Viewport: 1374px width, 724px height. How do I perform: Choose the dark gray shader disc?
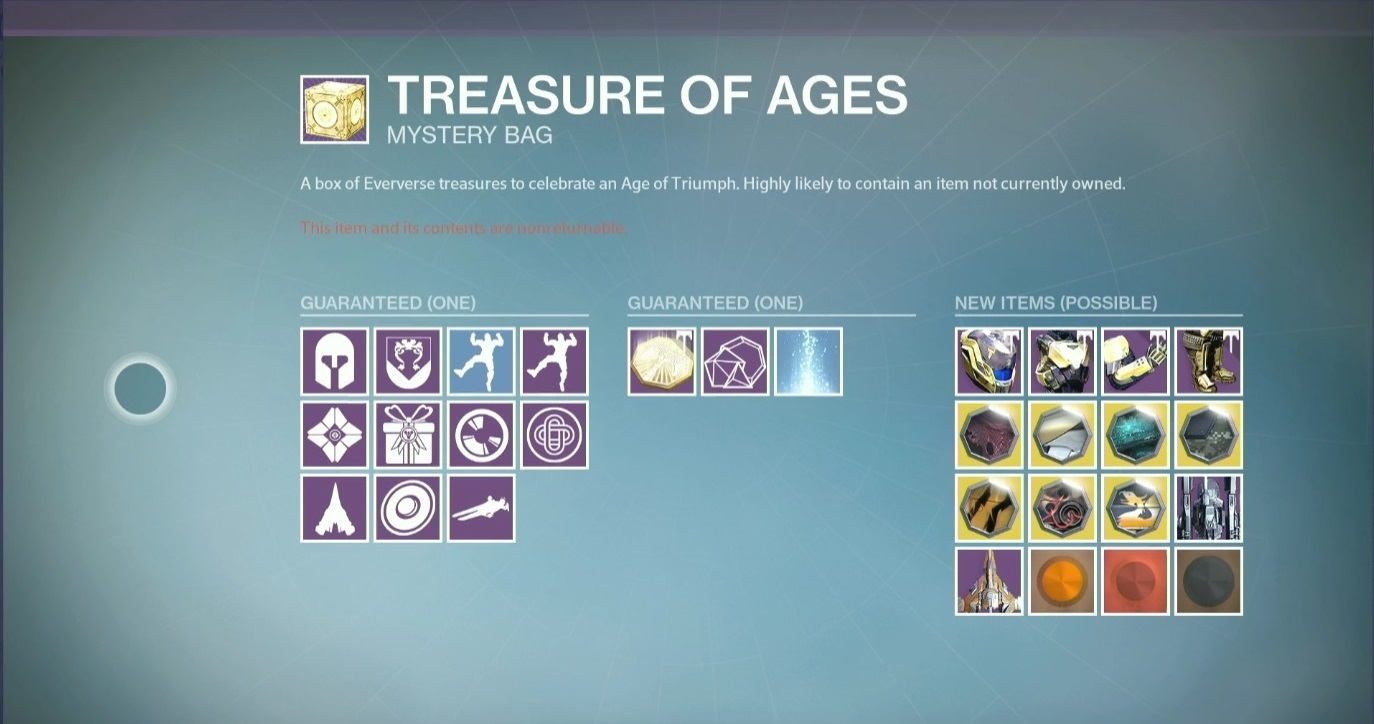click(x=1208, y=581)
